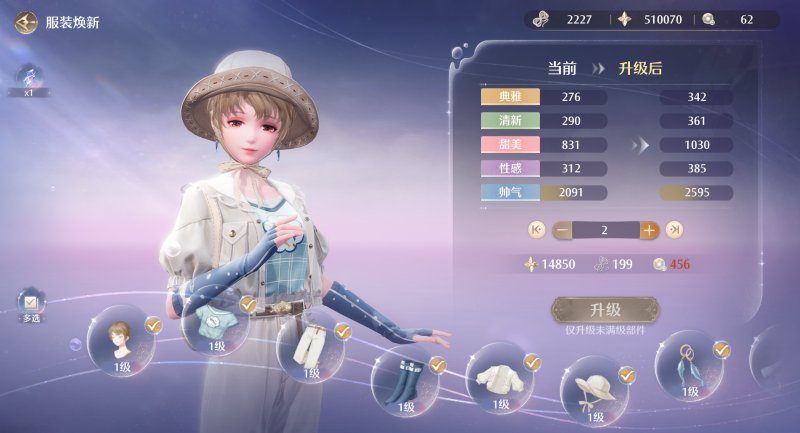Jump to the minimum level with the first-arrow button
The height and width of the screenshot is (433, 800).
(536, 230)
